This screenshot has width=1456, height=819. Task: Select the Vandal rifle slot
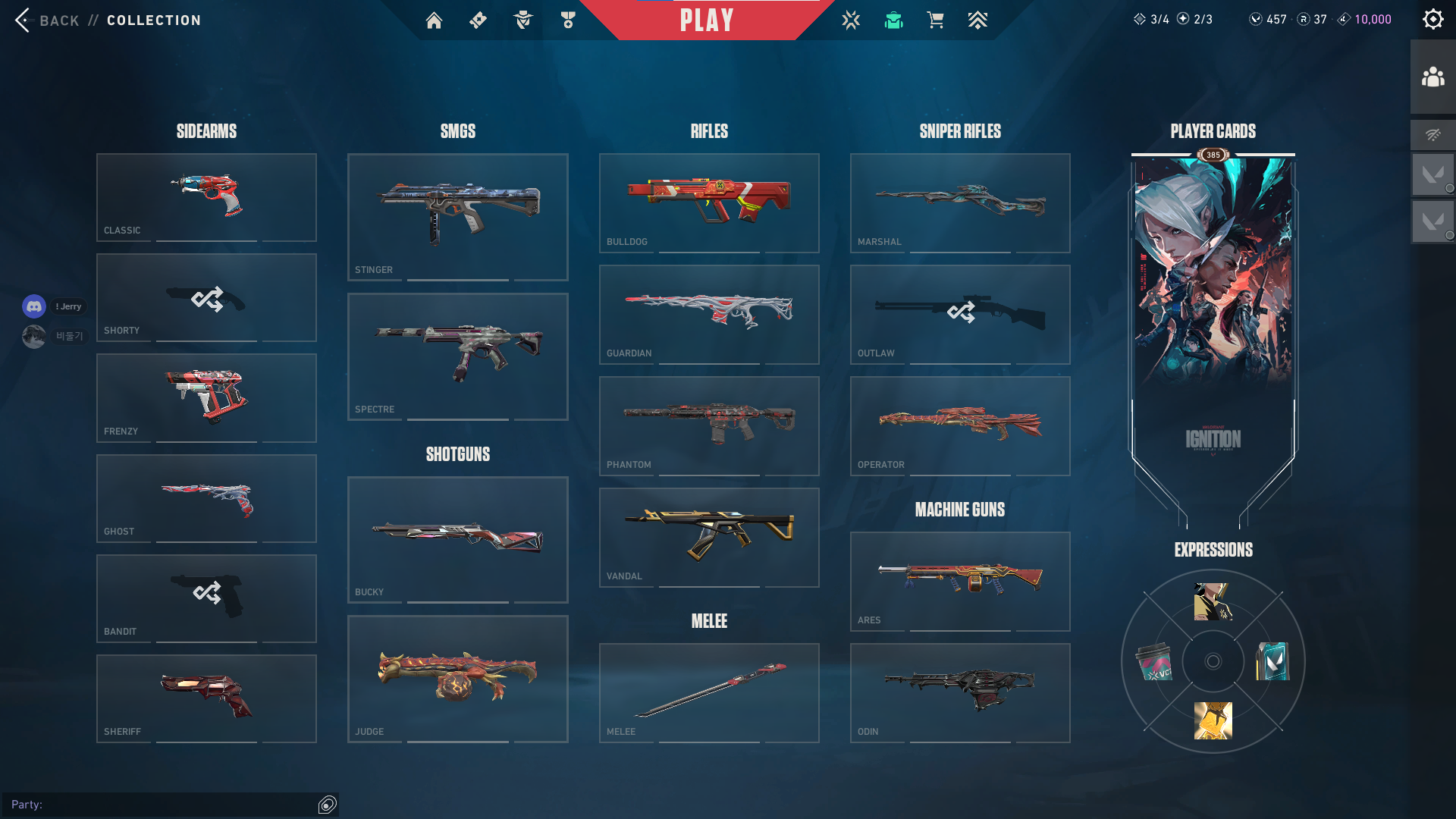click(x=709, y=537)
